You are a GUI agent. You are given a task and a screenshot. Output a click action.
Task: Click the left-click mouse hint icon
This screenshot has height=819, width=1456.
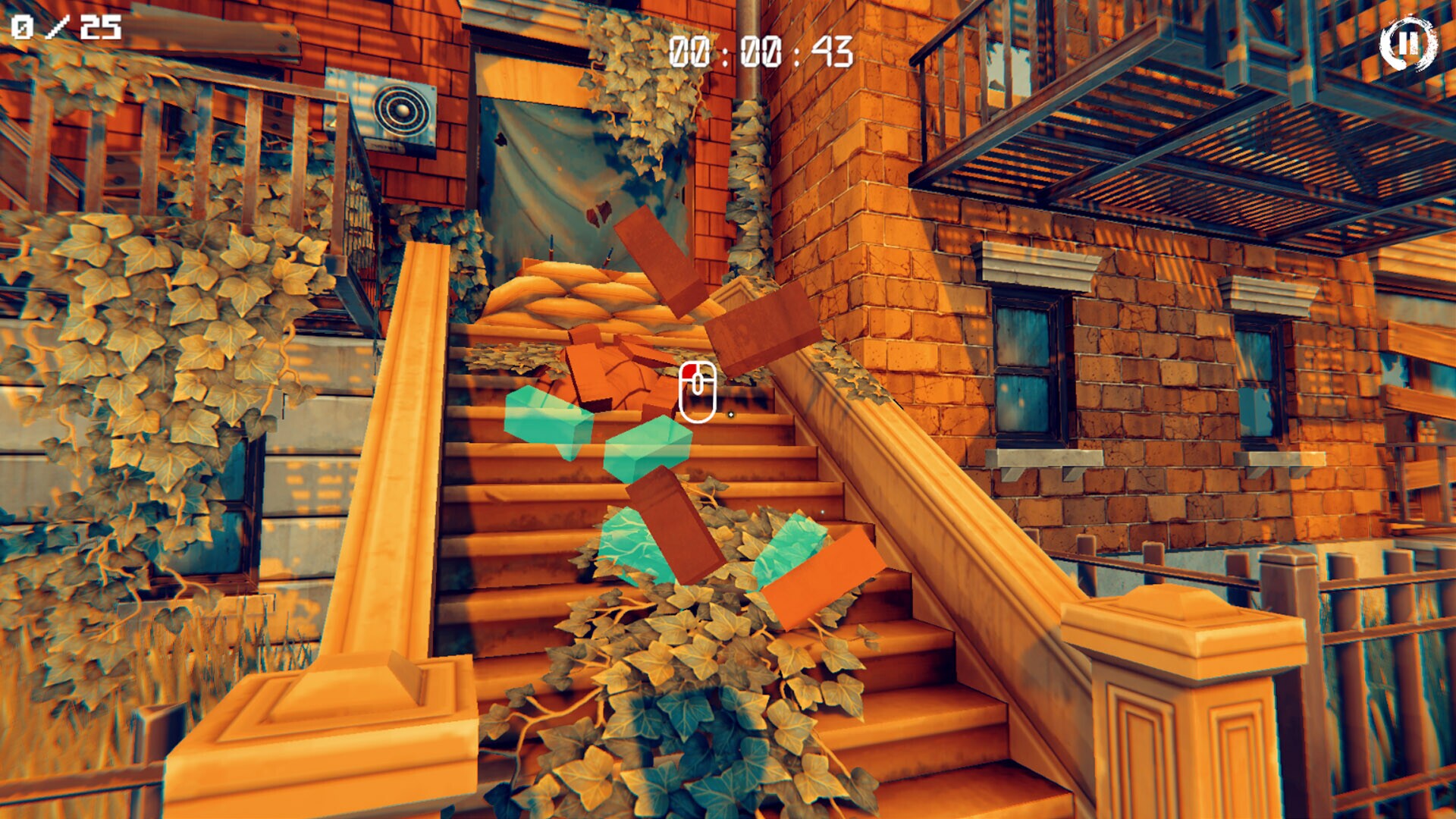click(x=699, y=391)
